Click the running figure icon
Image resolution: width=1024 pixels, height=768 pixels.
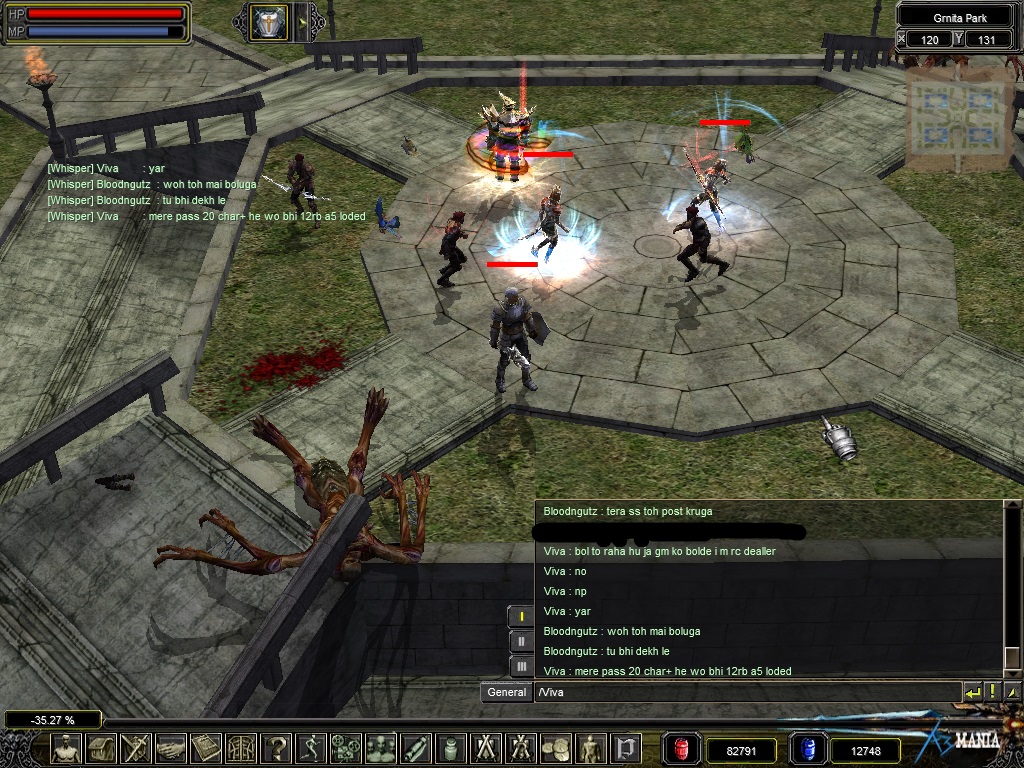[313, 748]
